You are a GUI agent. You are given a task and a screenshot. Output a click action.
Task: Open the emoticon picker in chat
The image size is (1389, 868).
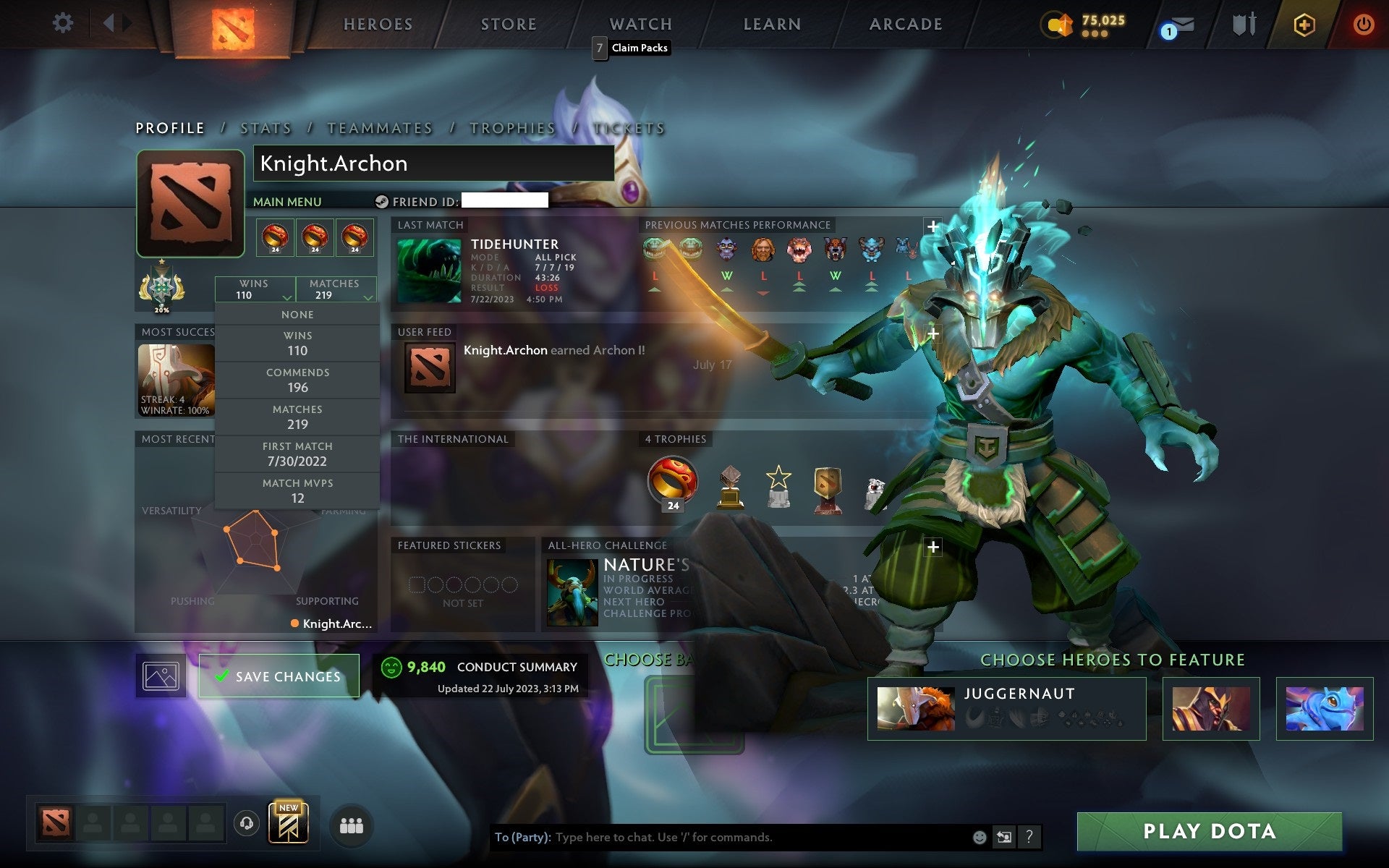click(978, 838)
